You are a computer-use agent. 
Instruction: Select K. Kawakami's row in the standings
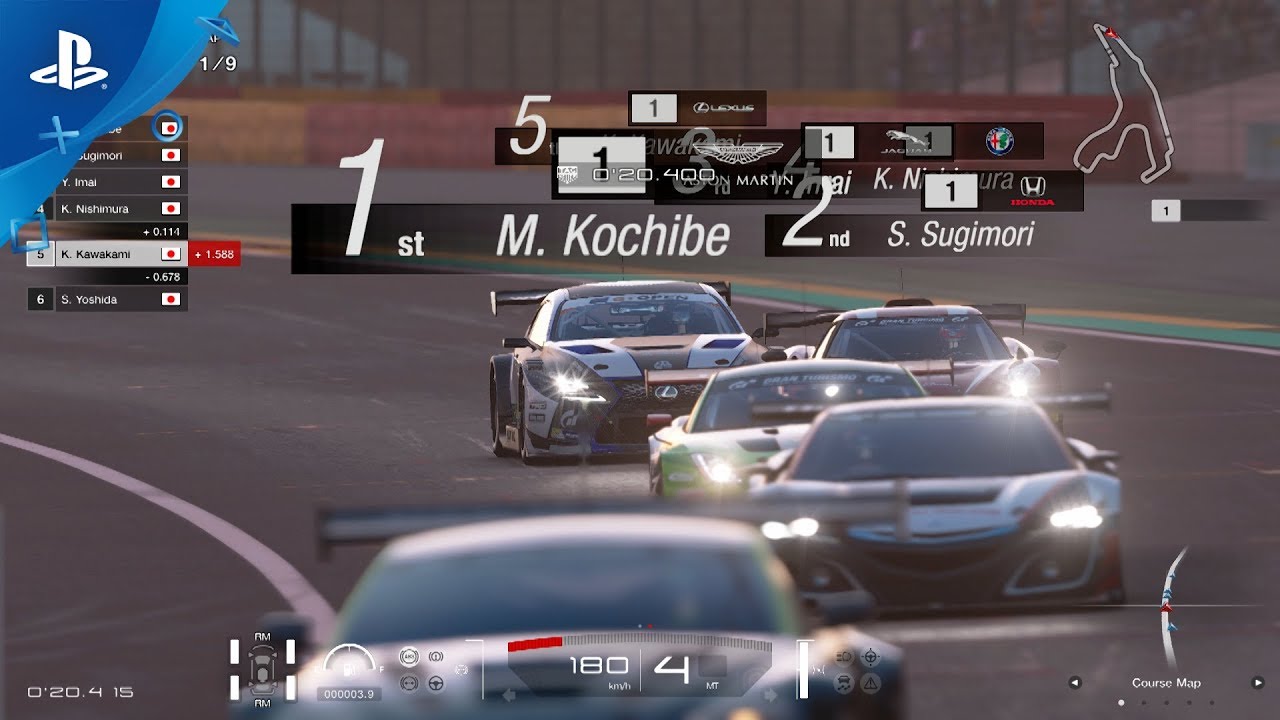[107, 254]
